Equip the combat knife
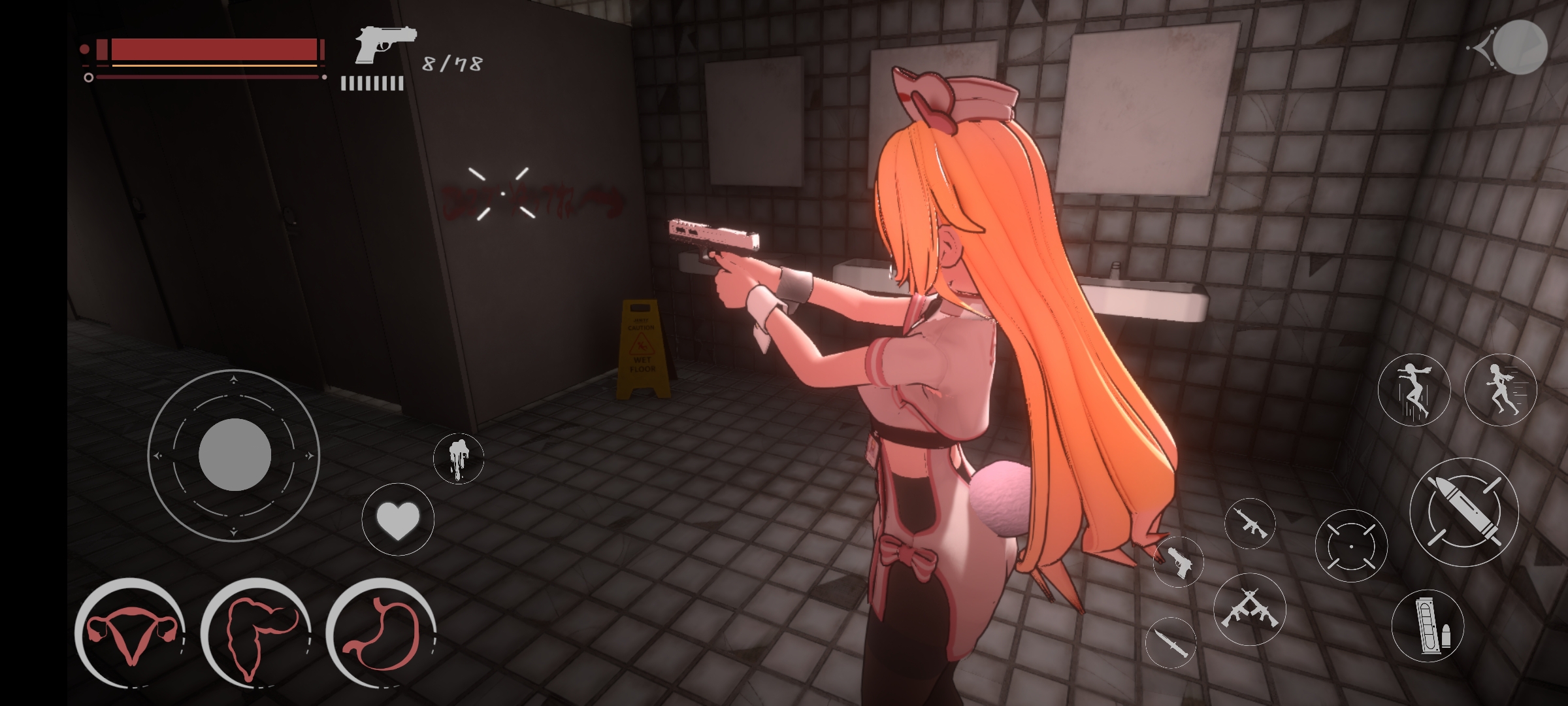Image resolution: width=1568 pixels, height=706 pixels. click(x=1170, y=642)
